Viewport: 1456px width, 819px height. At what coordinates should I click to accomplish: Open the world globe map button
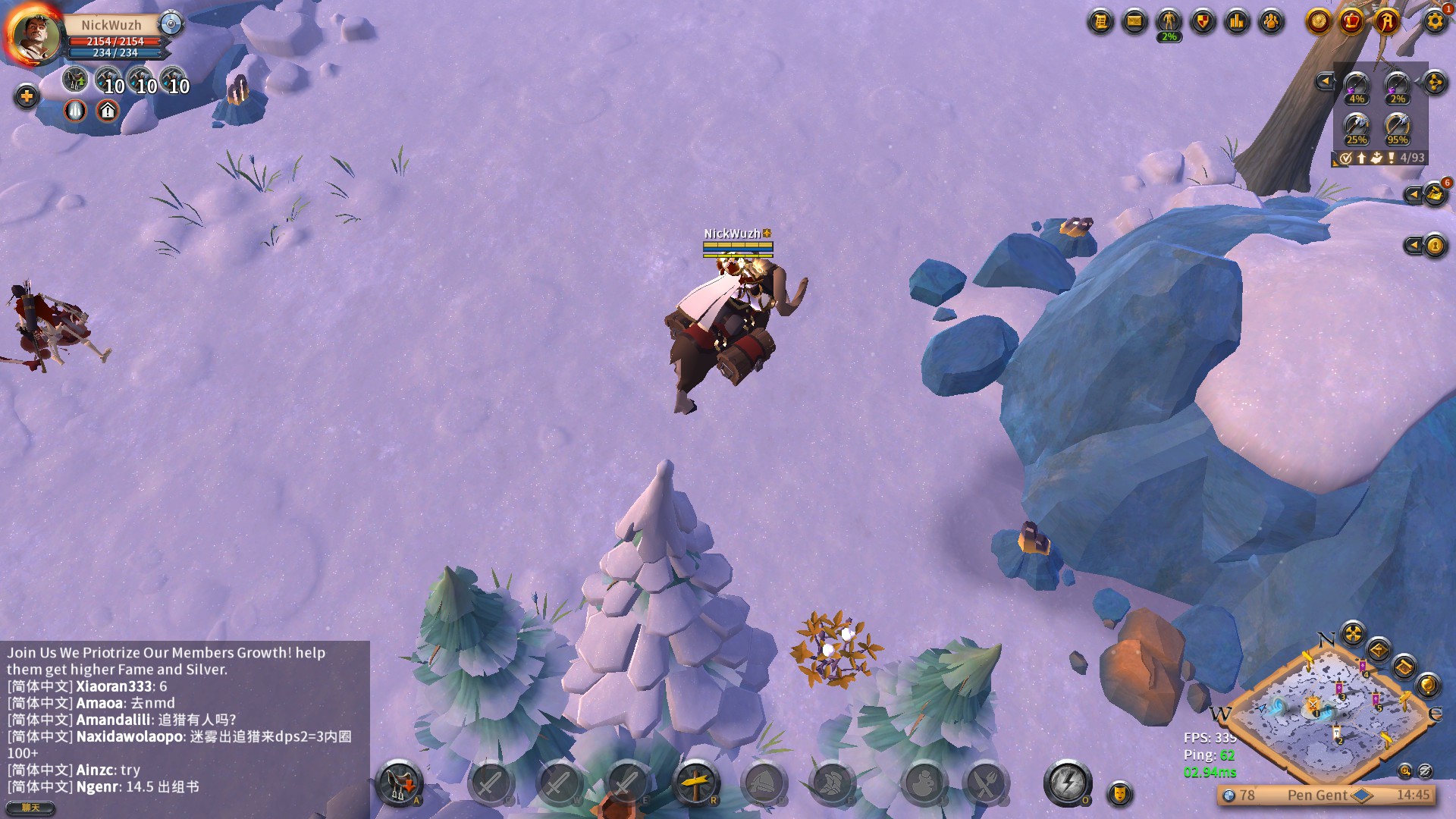tap(1428, 686)
